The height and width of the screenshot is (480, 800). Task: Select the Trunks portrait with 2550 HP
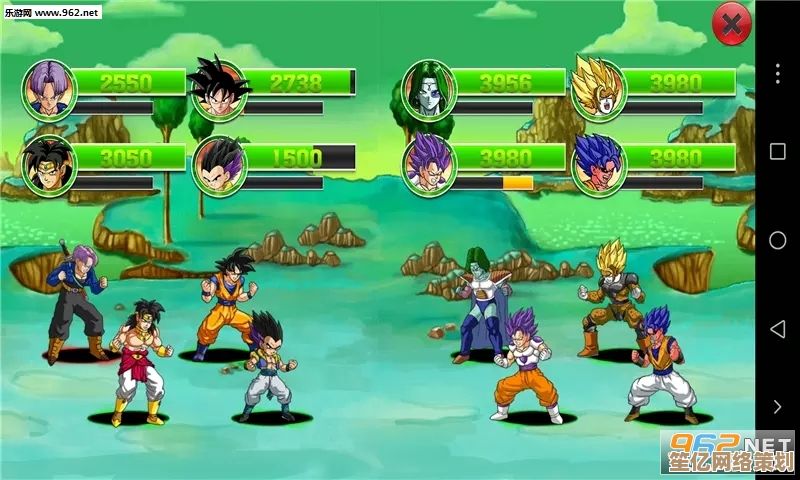coord(48,90)
